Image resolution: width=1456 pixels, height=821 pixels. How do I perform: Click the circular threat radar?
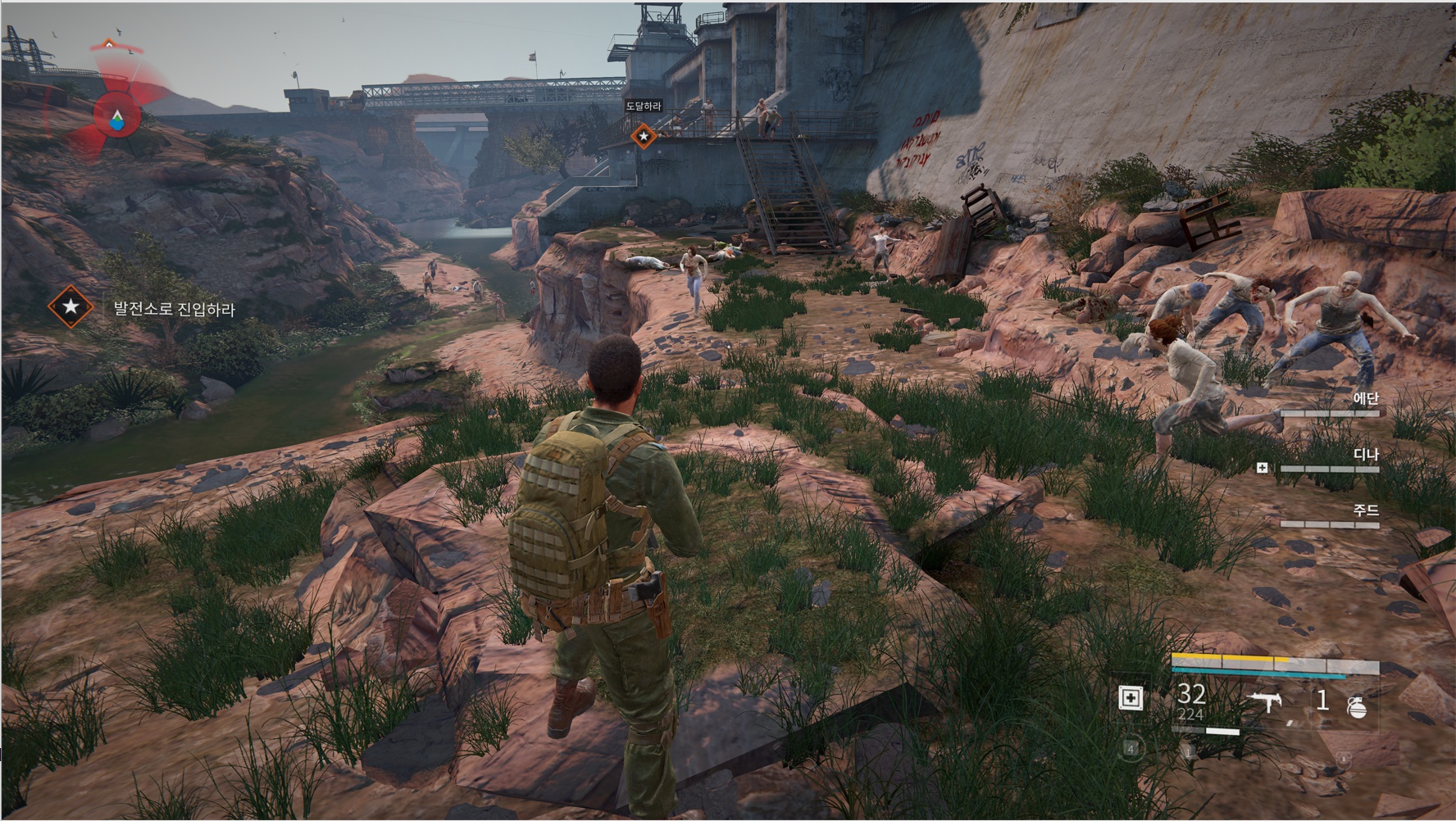coord(117,118)
